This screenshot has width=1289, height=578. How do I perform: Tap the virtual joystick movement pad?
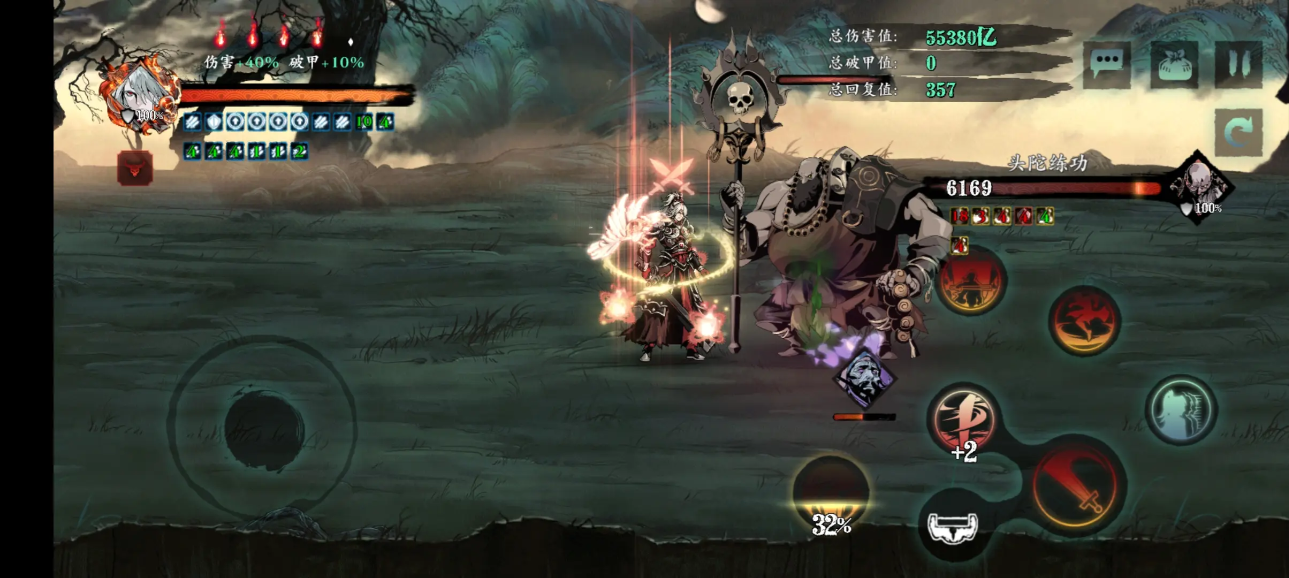point(263,428)
